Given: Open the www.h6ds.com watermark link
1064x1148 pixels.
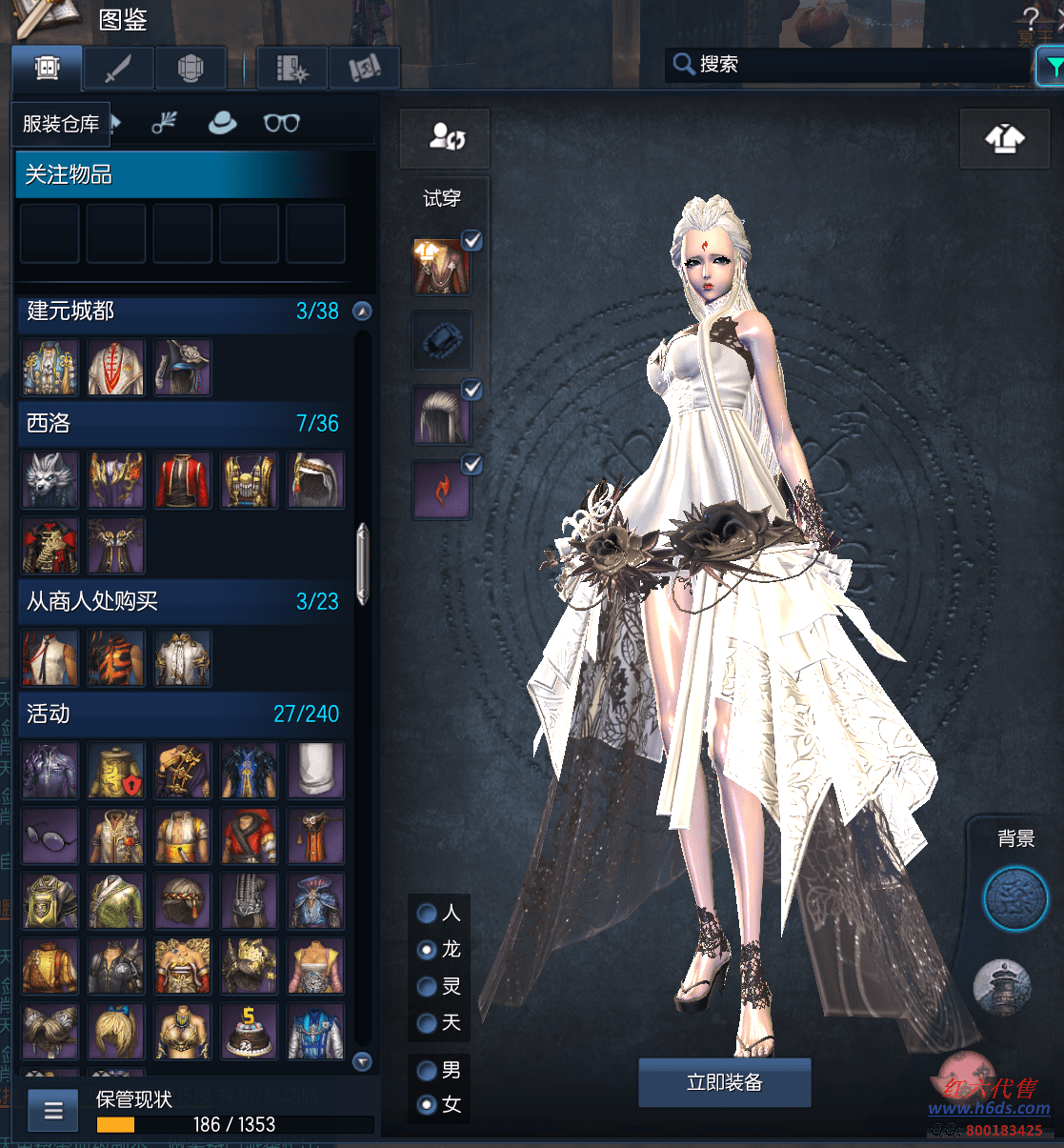Looking at the screenshot, I should click(989, 1109).
